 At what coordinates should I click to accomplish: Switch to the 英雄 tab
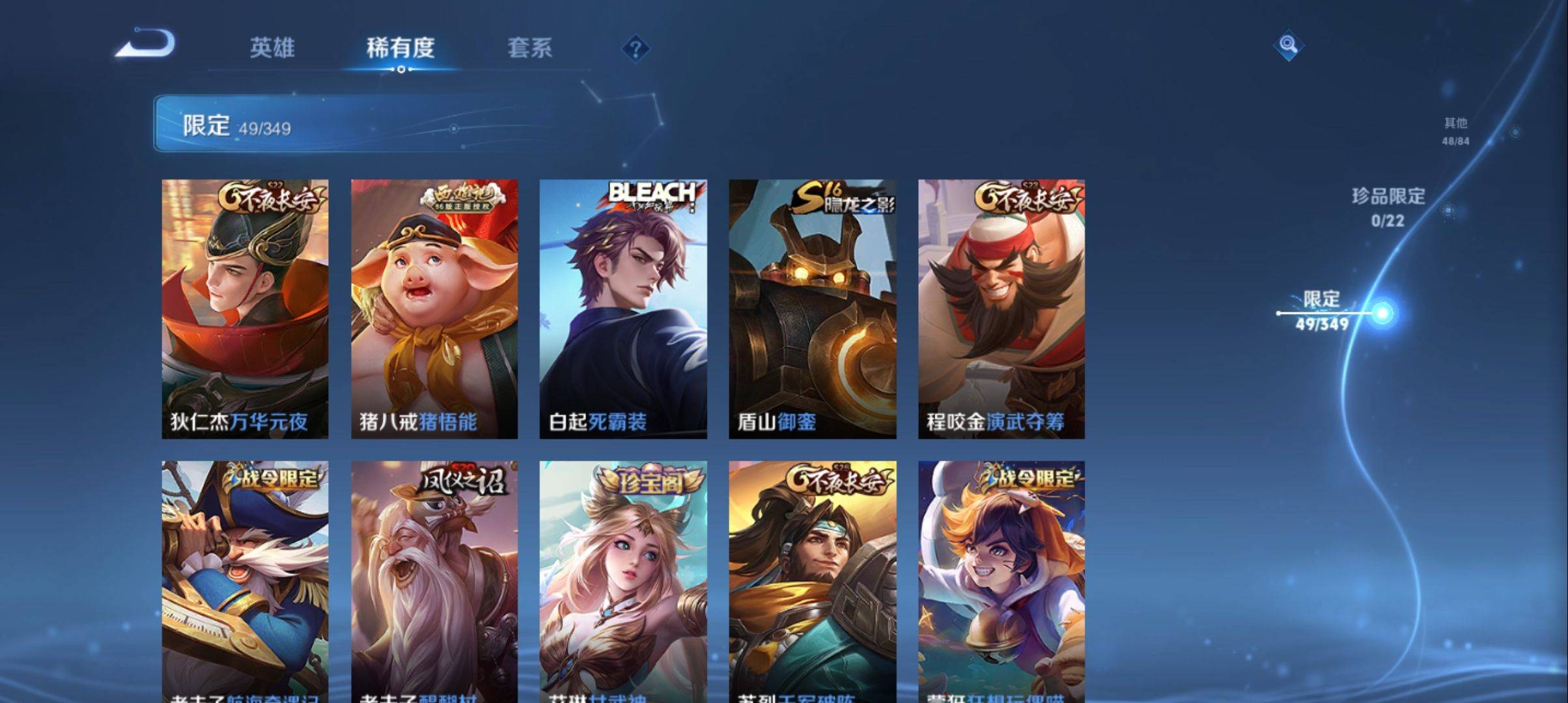[272, 48]
